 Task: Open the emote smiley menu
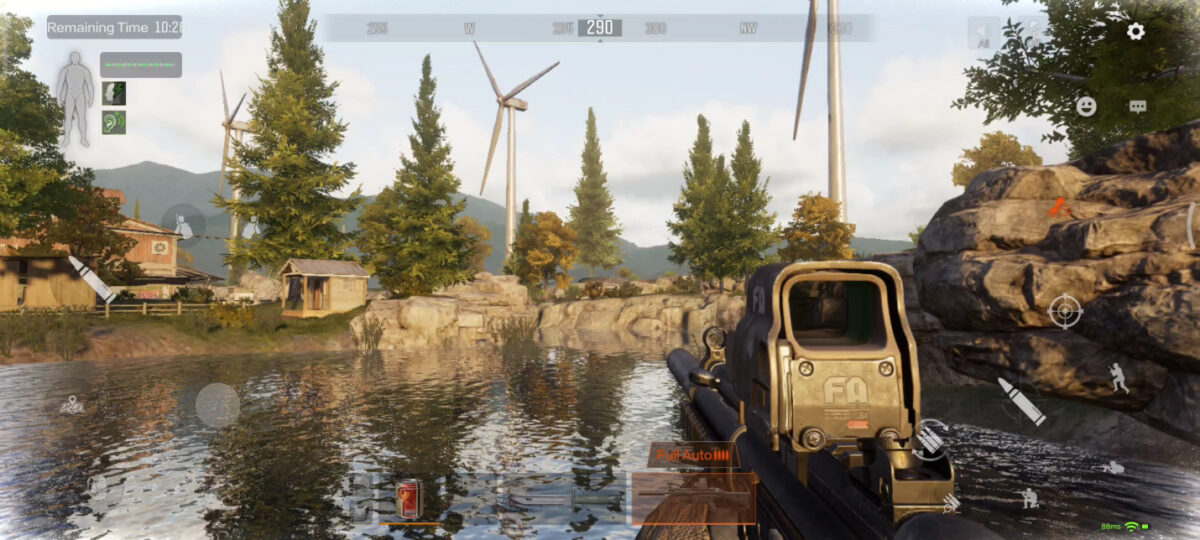click(1086, 106)
